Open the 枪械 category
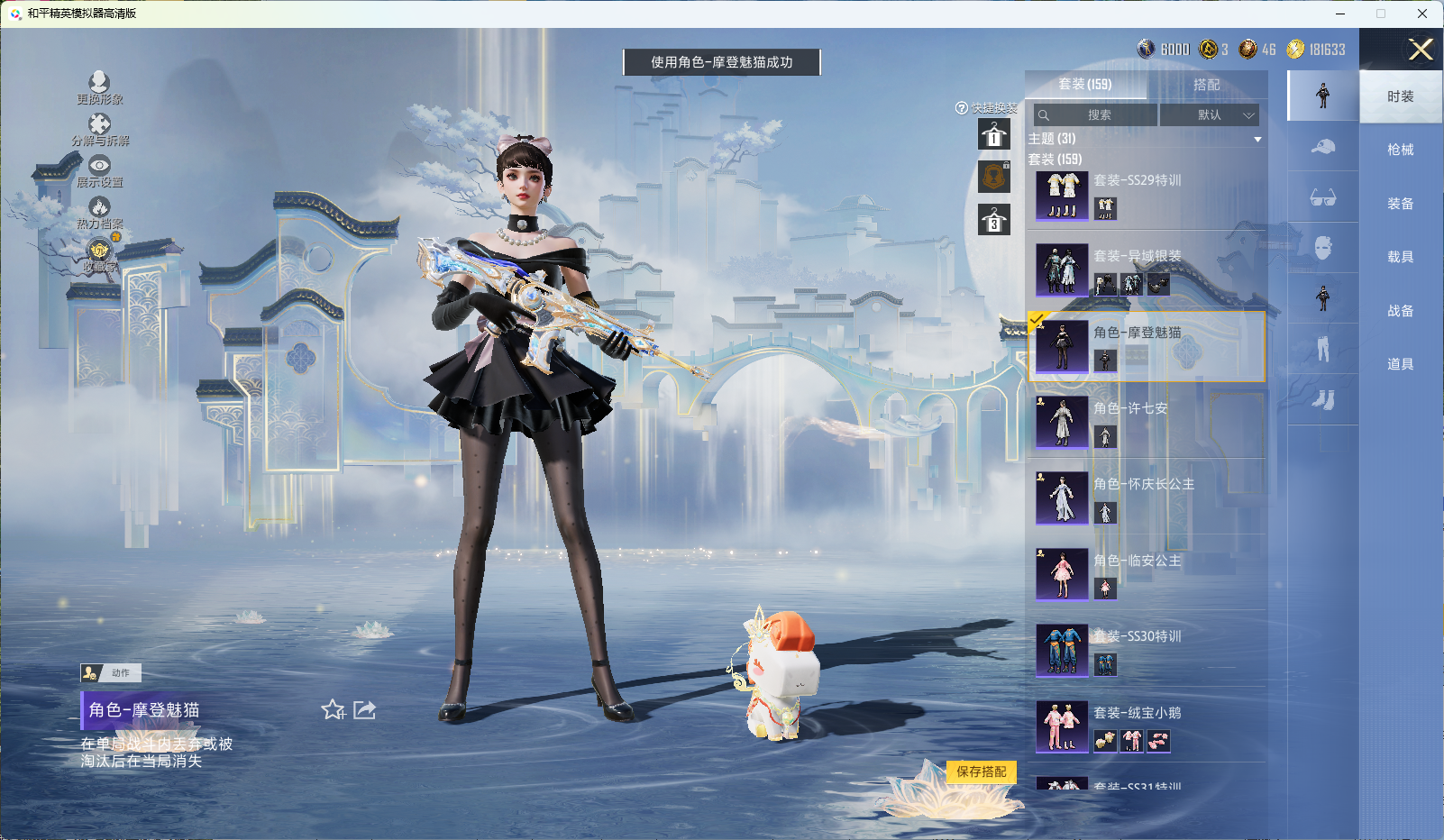The width and height of the screenshot is (1444, 840). click(x=1400, y=150)
